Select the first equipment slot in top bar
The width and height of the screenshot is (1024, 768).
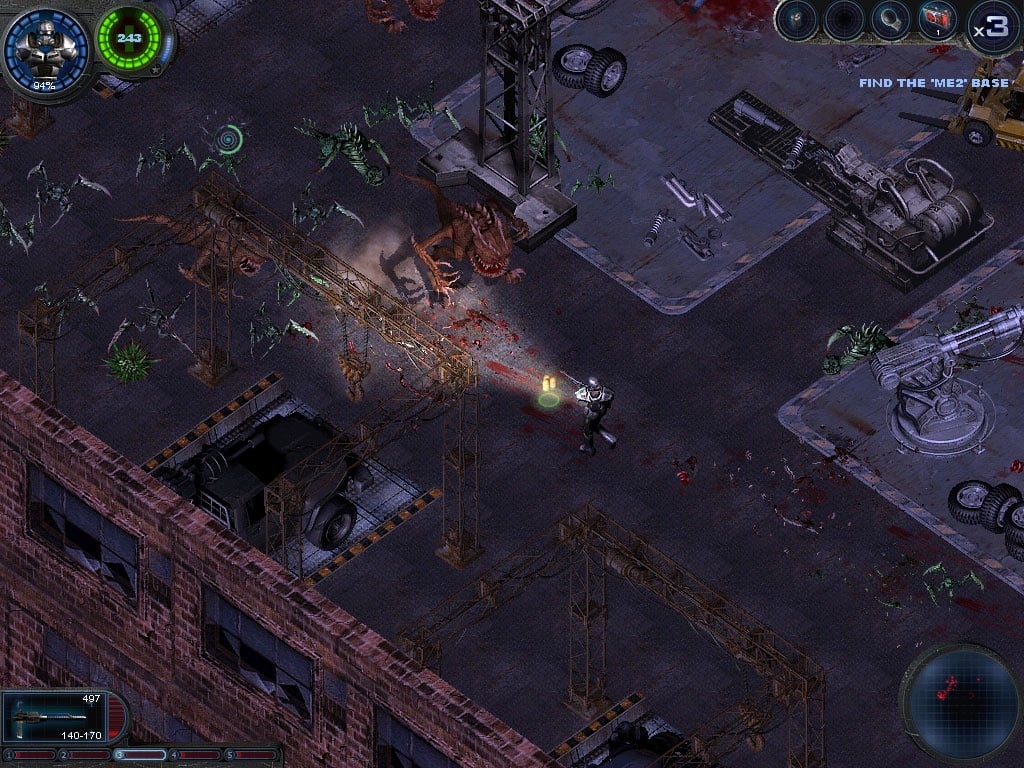pos(797,21)
